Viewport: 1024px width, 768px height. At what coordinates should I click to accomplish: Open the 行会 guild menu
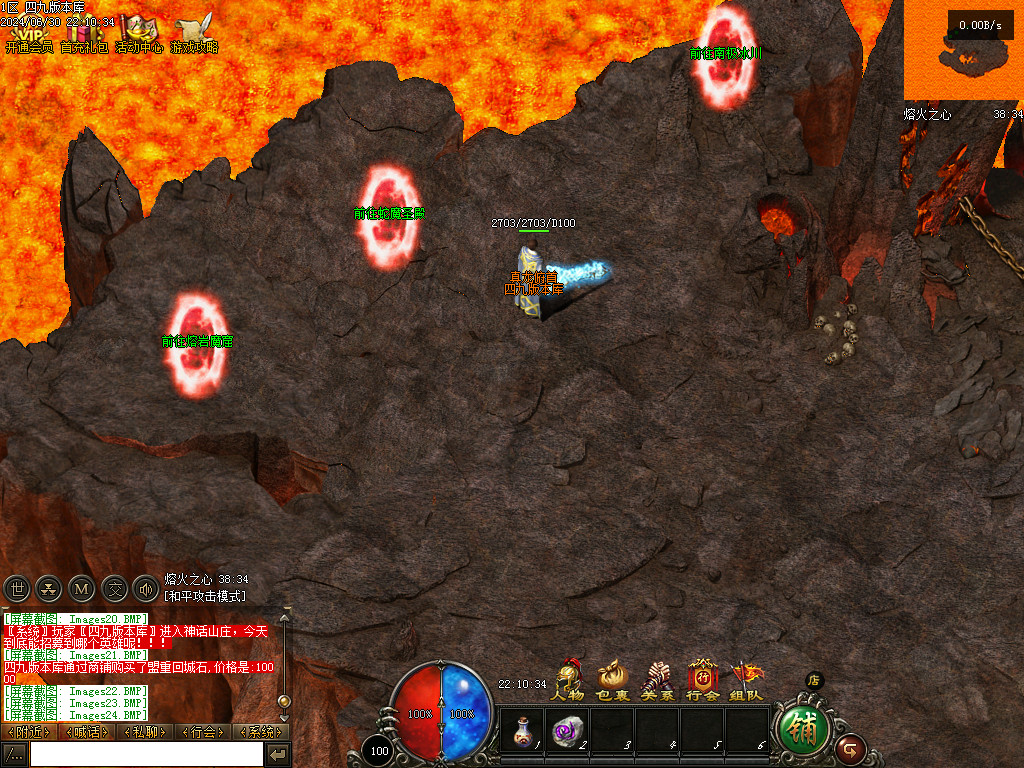[x=701, y=679]
